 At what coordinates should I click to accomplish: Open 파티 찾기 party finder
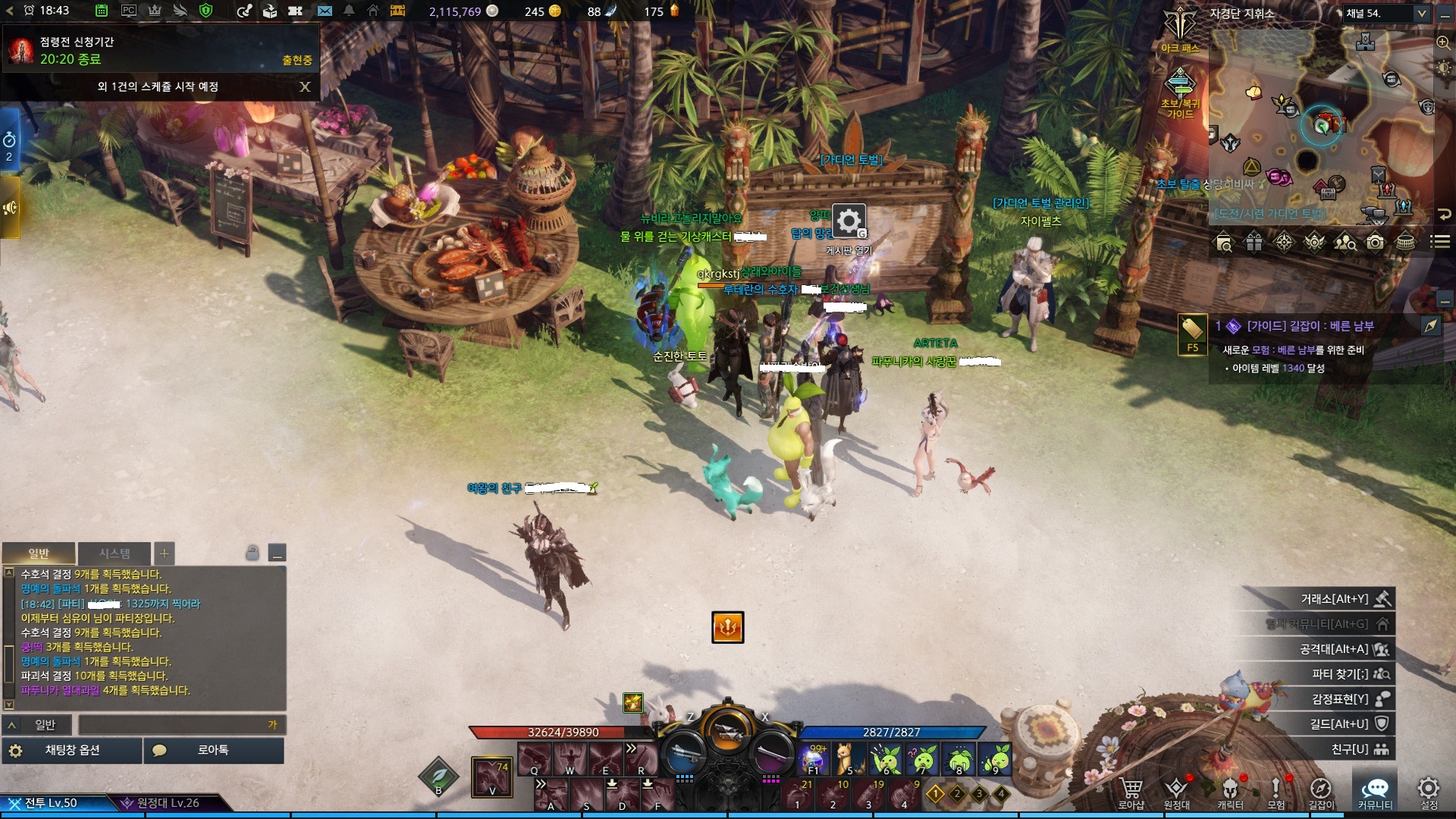[x=1340, y=674]
